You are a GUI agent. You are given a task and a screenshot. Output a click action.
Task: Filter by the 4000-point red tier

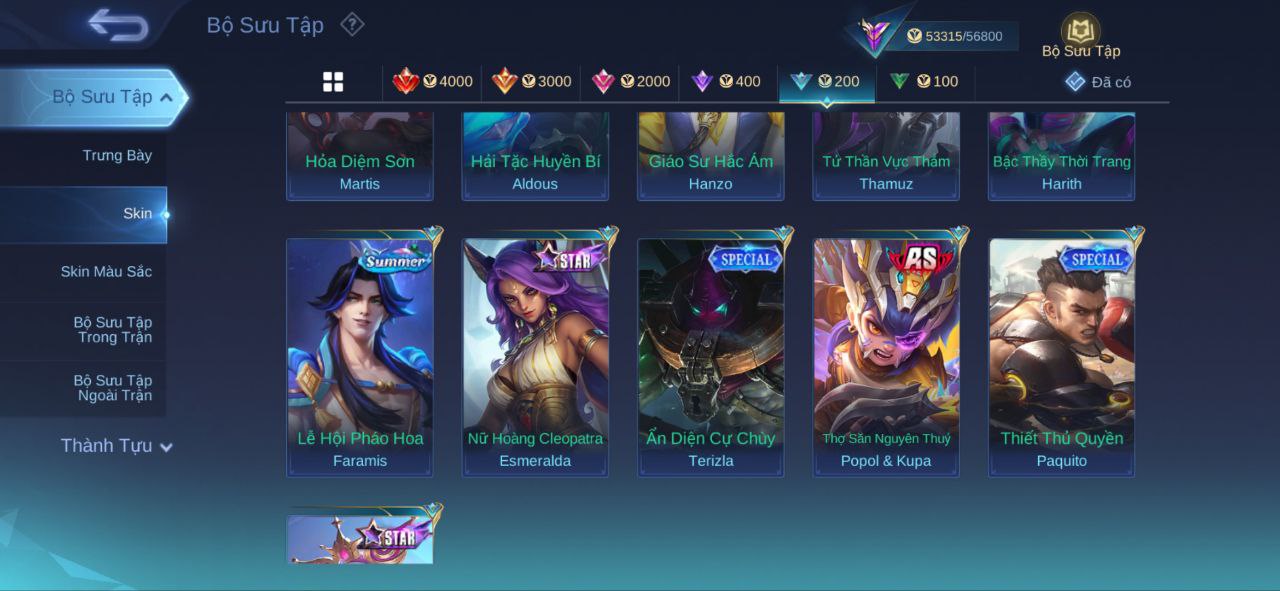click(432, 81)
